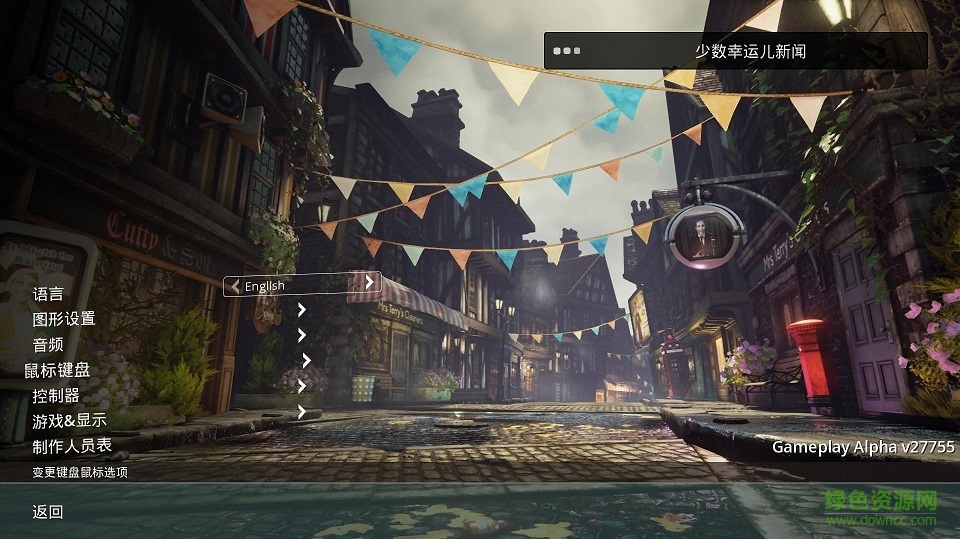Click the left arrow beside English

234,286
